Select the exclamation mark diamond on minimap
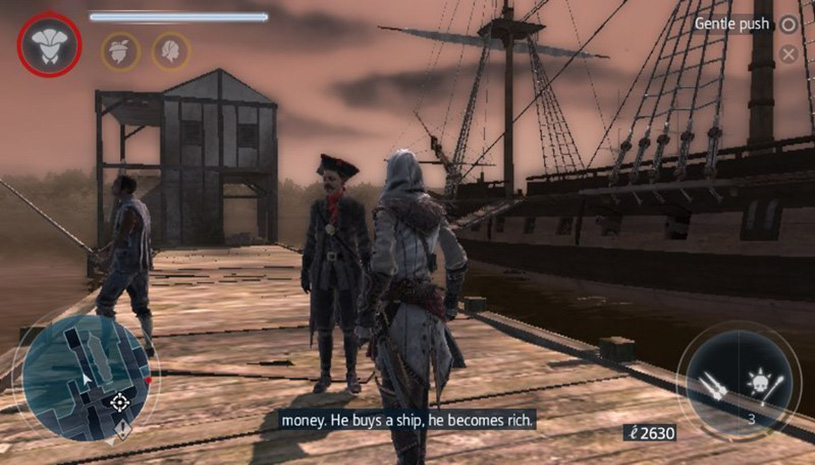The height and width of the screenshot is (465, 815). pos(120,429)
